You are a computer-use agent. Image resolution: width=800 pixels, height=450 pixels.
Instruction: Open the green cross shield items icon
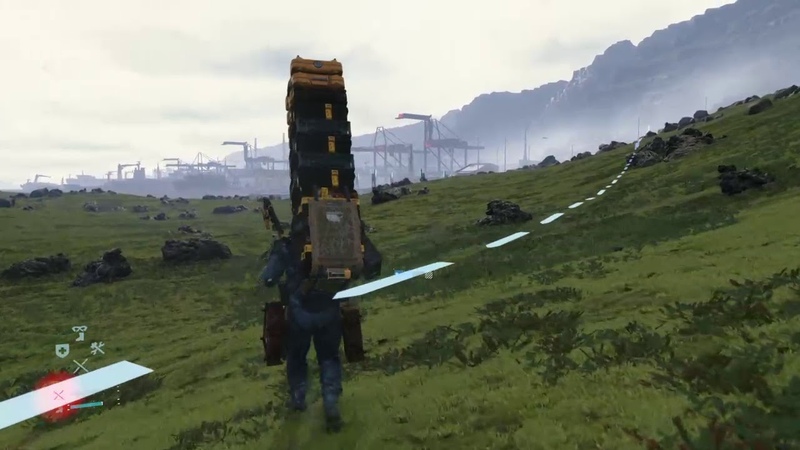pyautogui.click(x=62, y=350)
